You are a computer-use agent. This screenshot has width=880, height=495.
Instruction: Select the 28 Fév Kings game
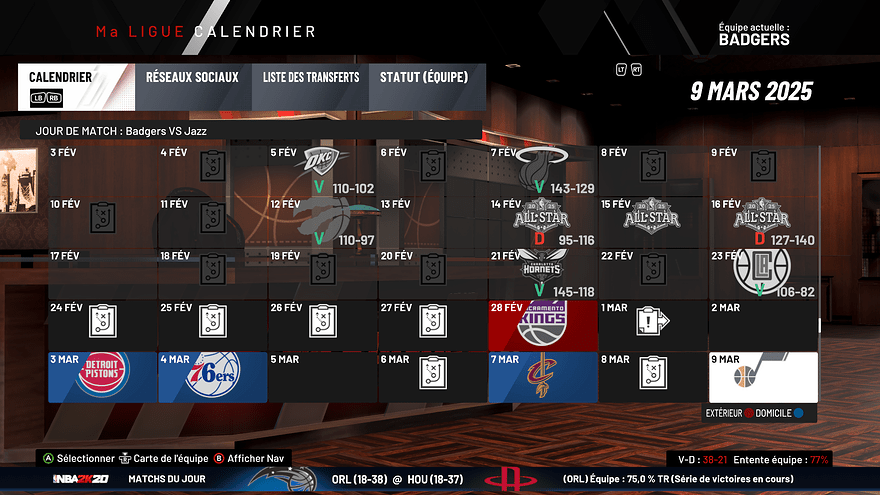[x=543, y=324]
